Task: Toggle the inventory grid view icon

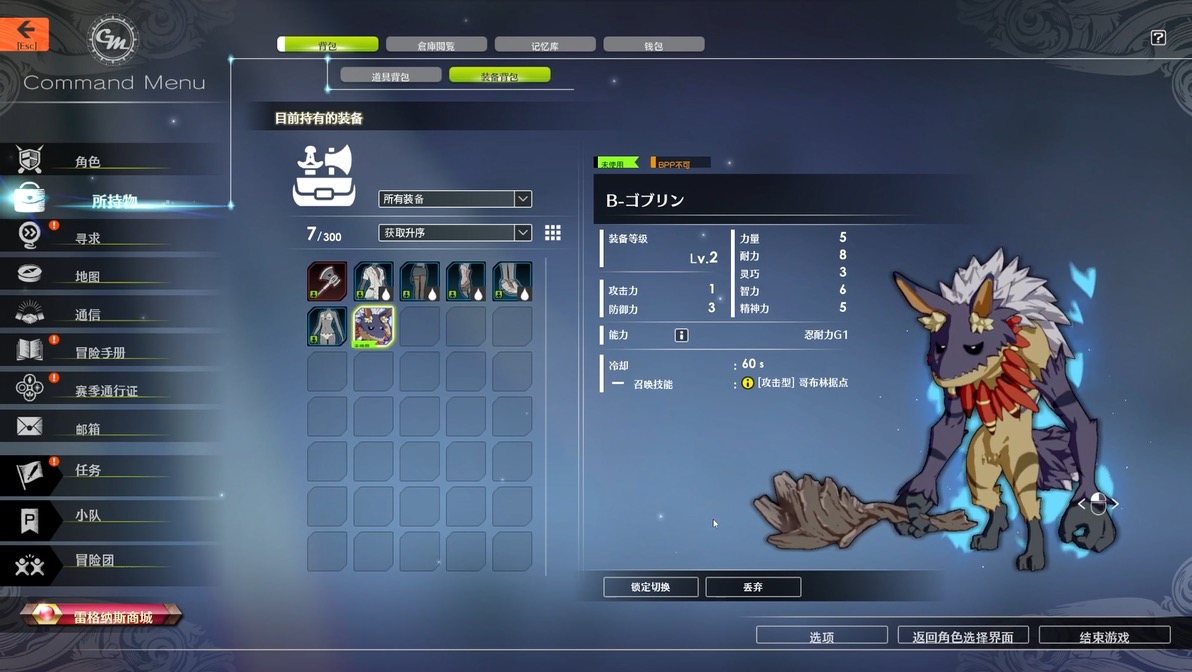Action: [x=553, y=233]
